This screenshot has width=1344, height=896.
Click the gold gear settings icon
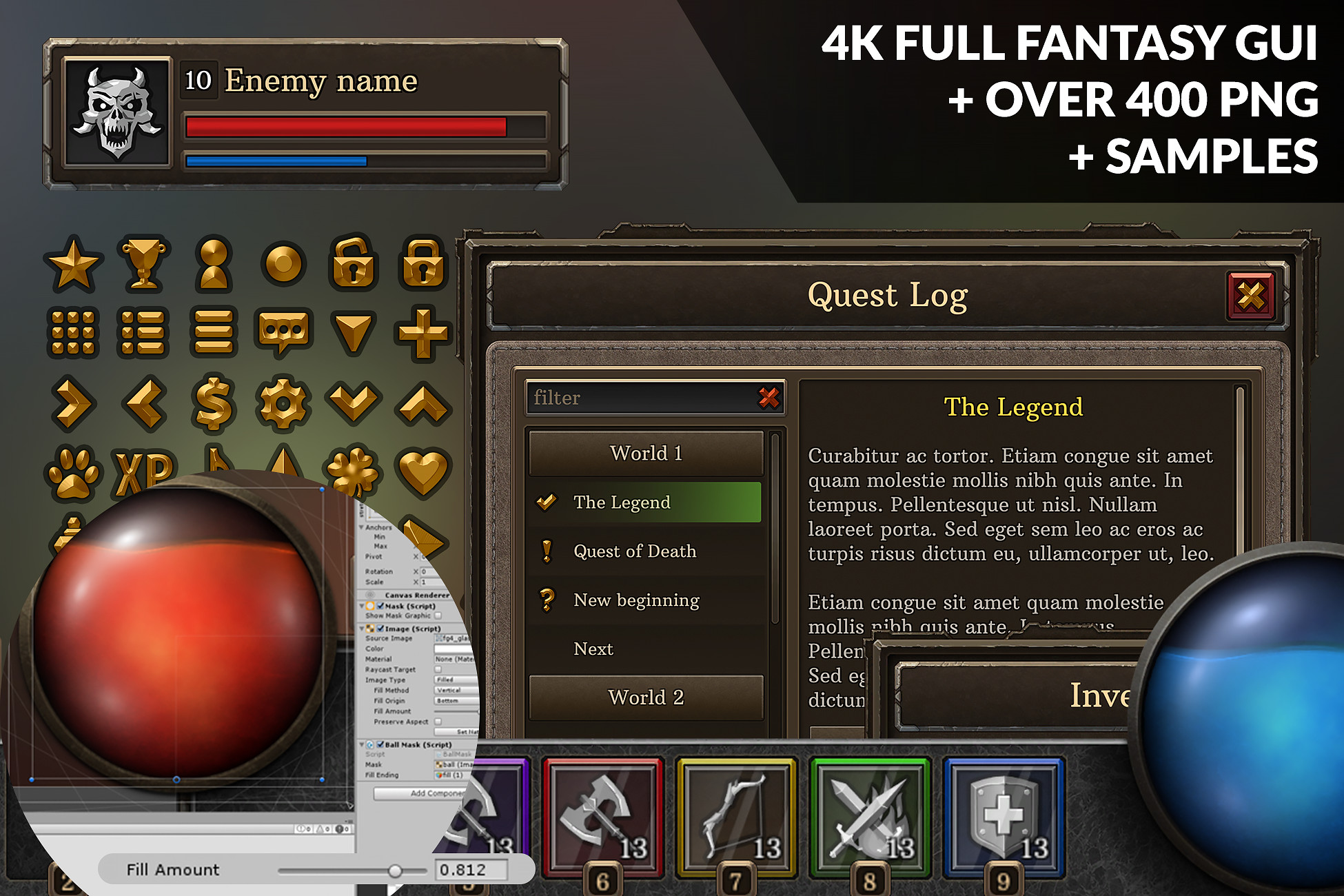[x=283, y=404]
